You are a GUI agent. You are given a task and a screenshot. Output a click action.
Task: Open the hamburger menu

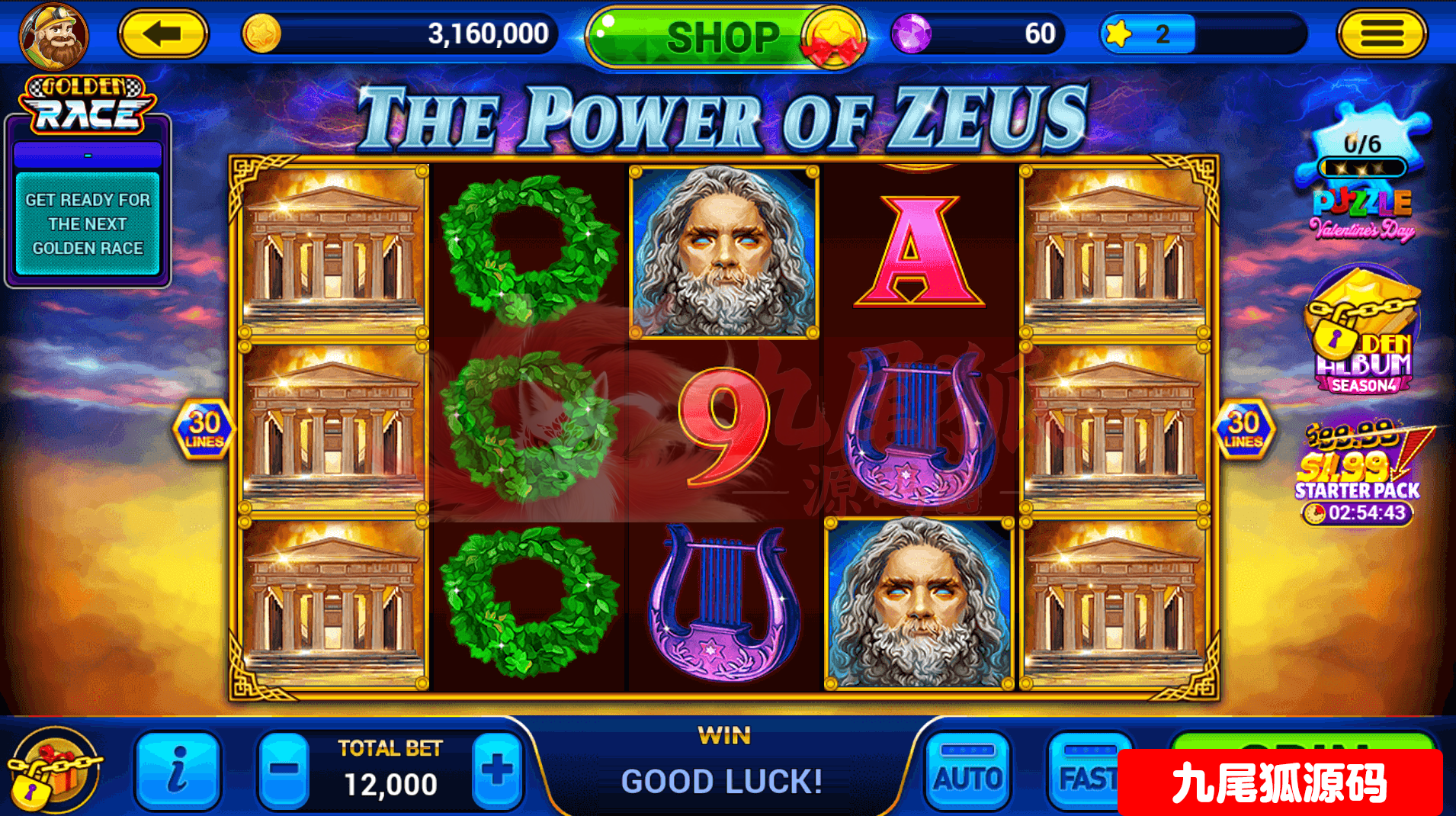pyautogui.click(x=1381, y=34)
